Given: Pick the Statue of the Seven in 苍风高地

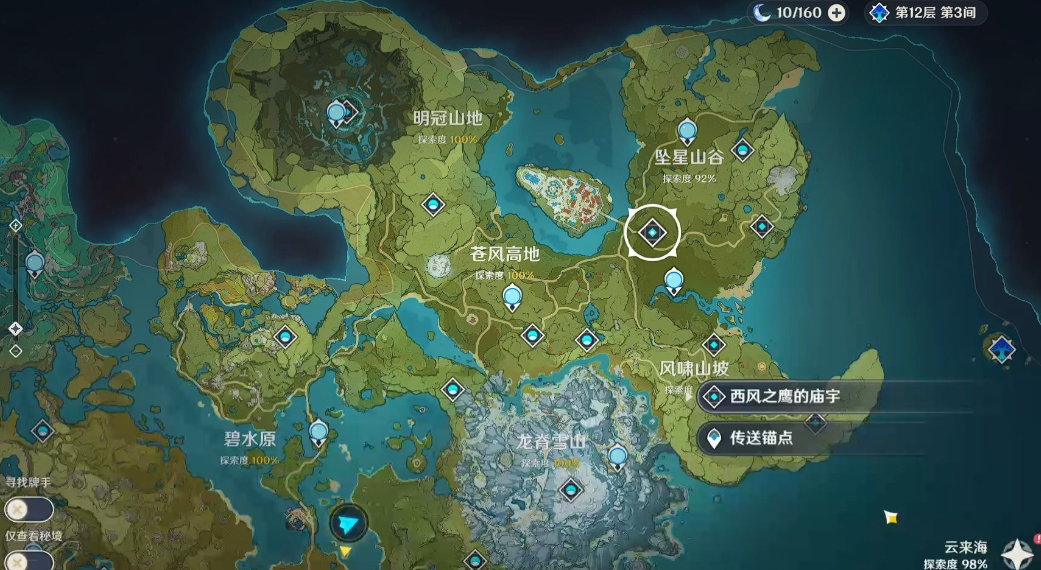Looking at the screenshot, I should coord(512,296).
